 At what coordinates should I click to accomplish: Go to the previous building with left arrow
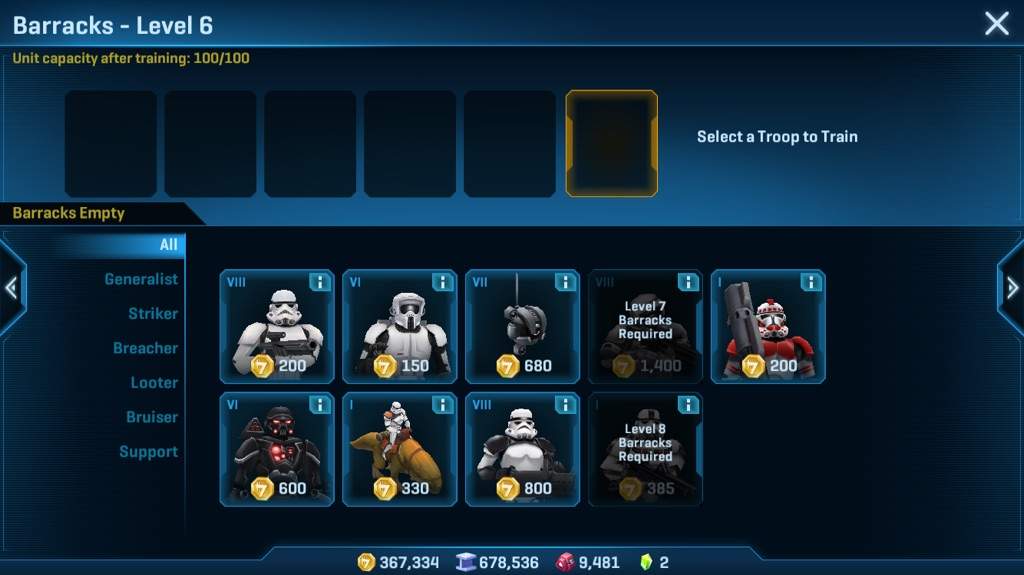(x=11, y=288)
